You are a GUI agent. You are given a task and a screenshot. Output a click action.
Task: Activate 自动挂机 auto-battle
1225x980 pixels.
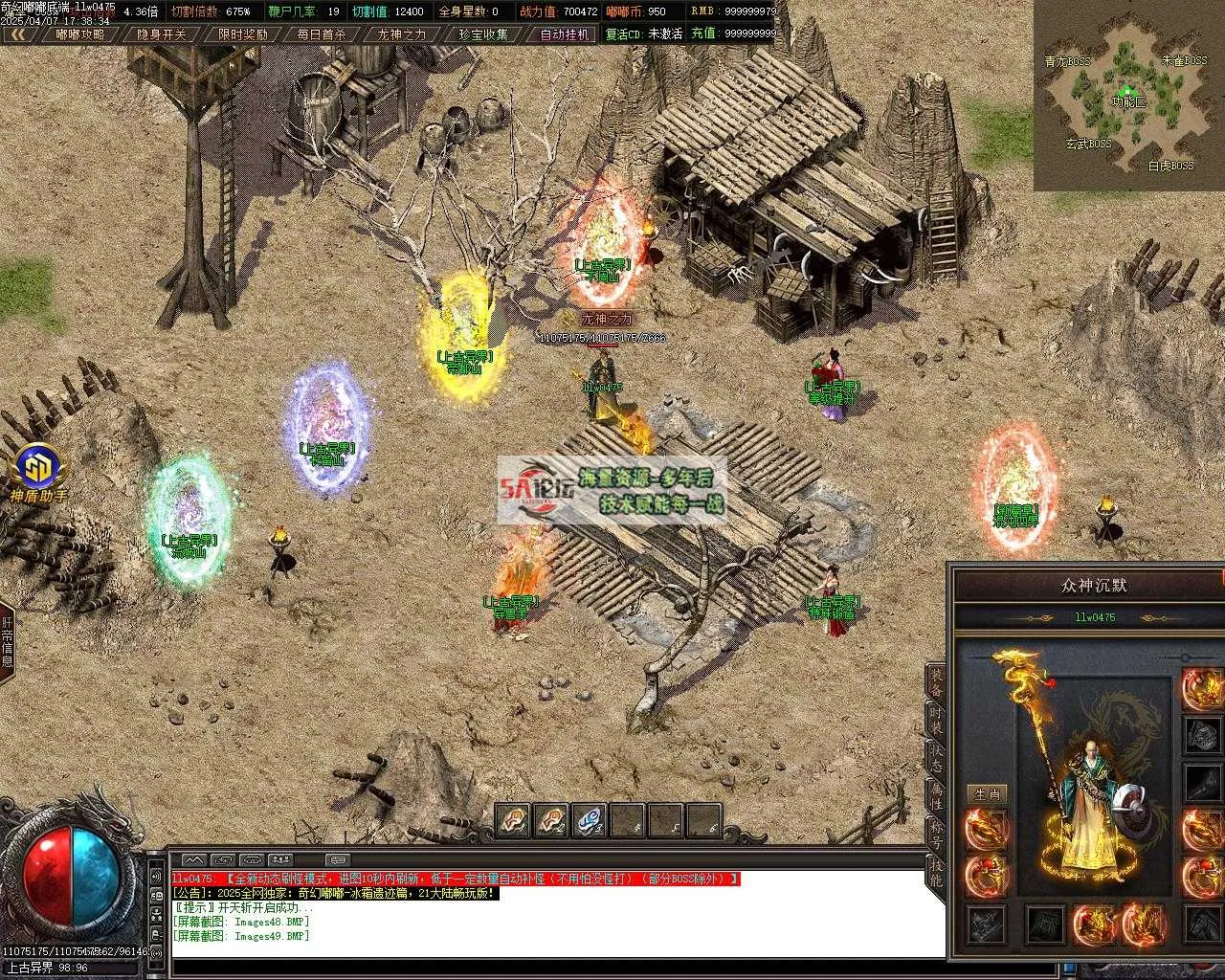pos(564,34)
